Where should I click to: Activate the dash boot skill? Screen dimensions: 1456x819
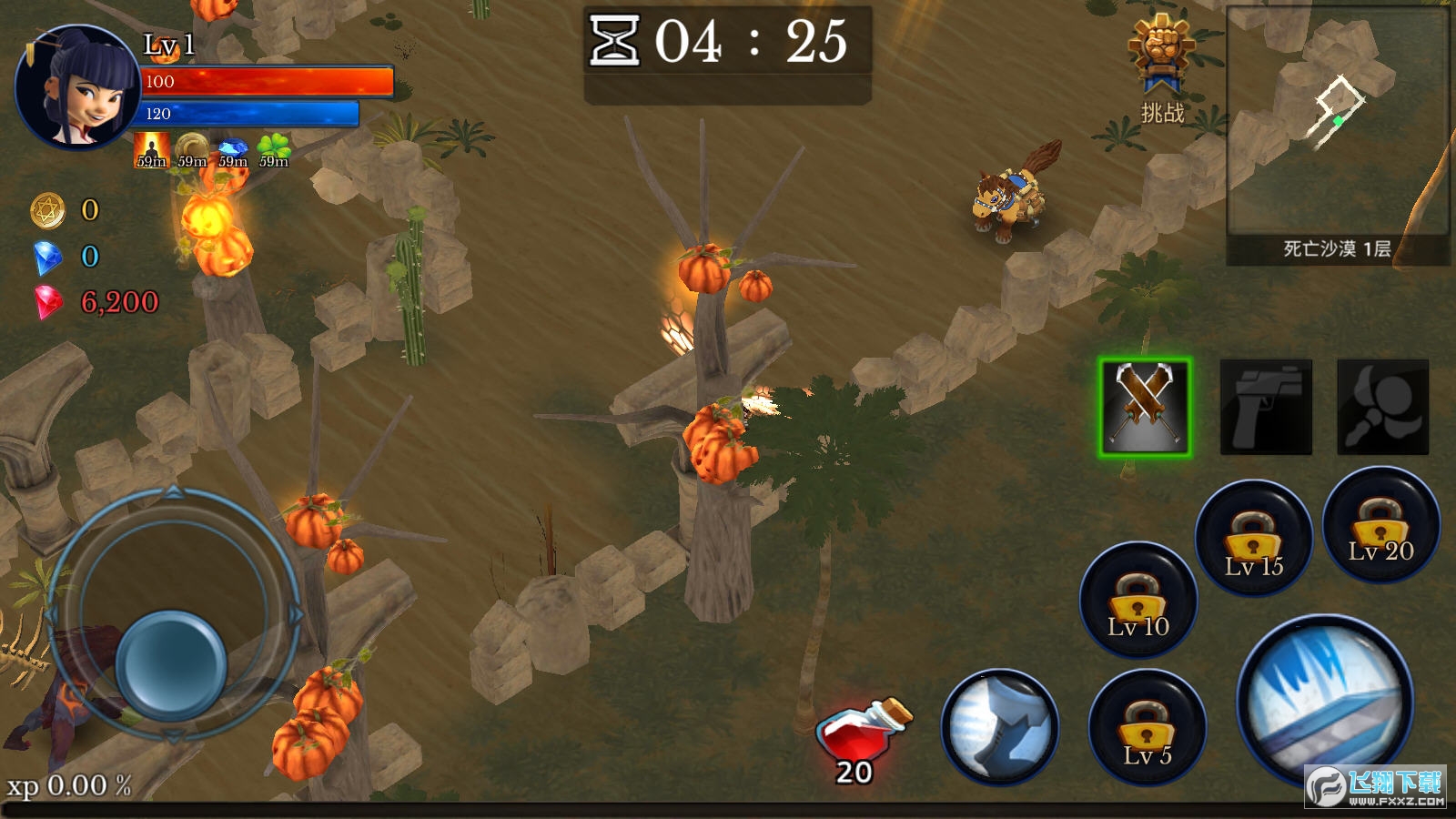[x=999, y=726]
